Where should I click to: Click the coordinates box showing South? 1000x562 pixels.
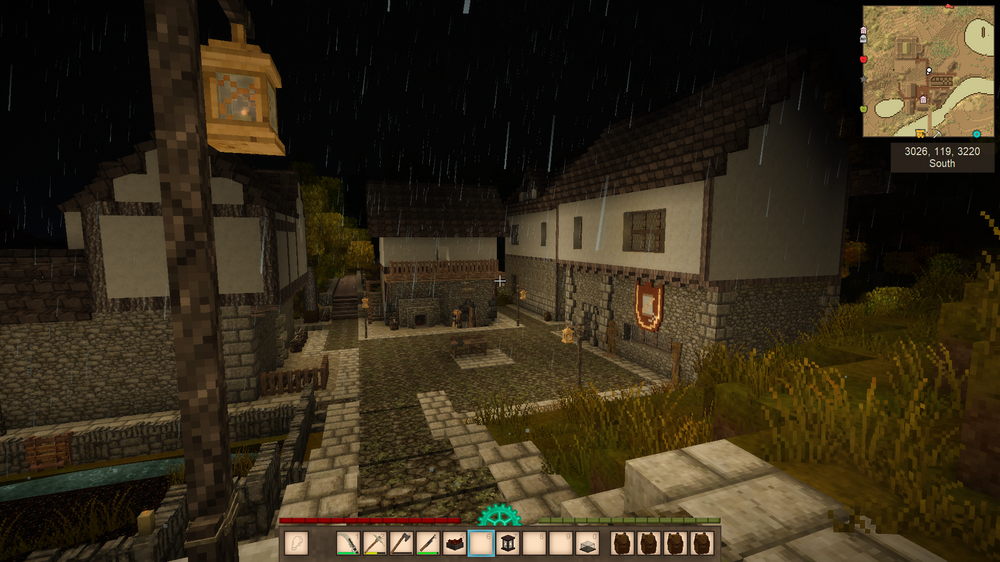tap(942, 157)
